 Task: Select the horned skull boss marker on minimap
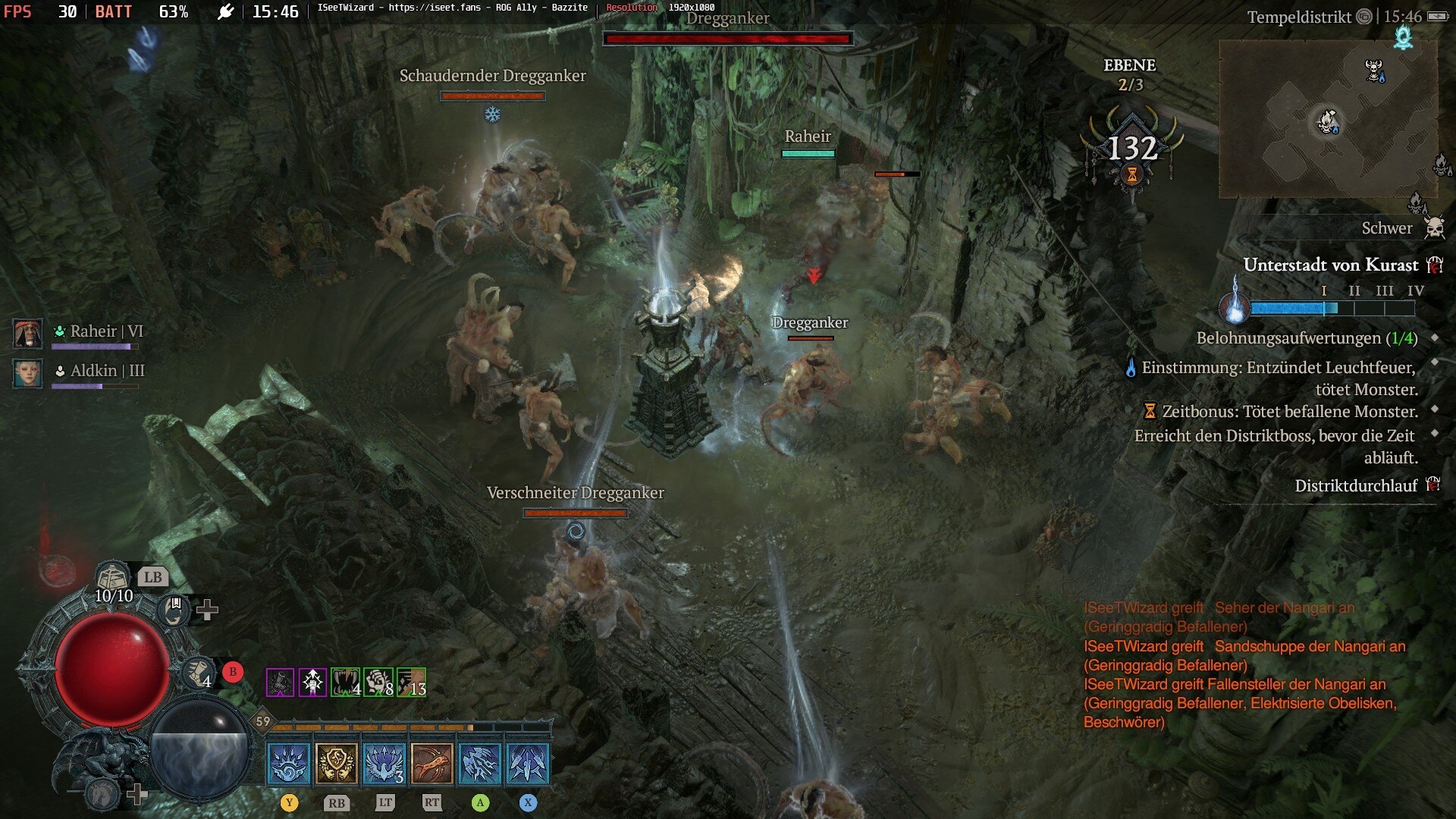click(1373, 70)
